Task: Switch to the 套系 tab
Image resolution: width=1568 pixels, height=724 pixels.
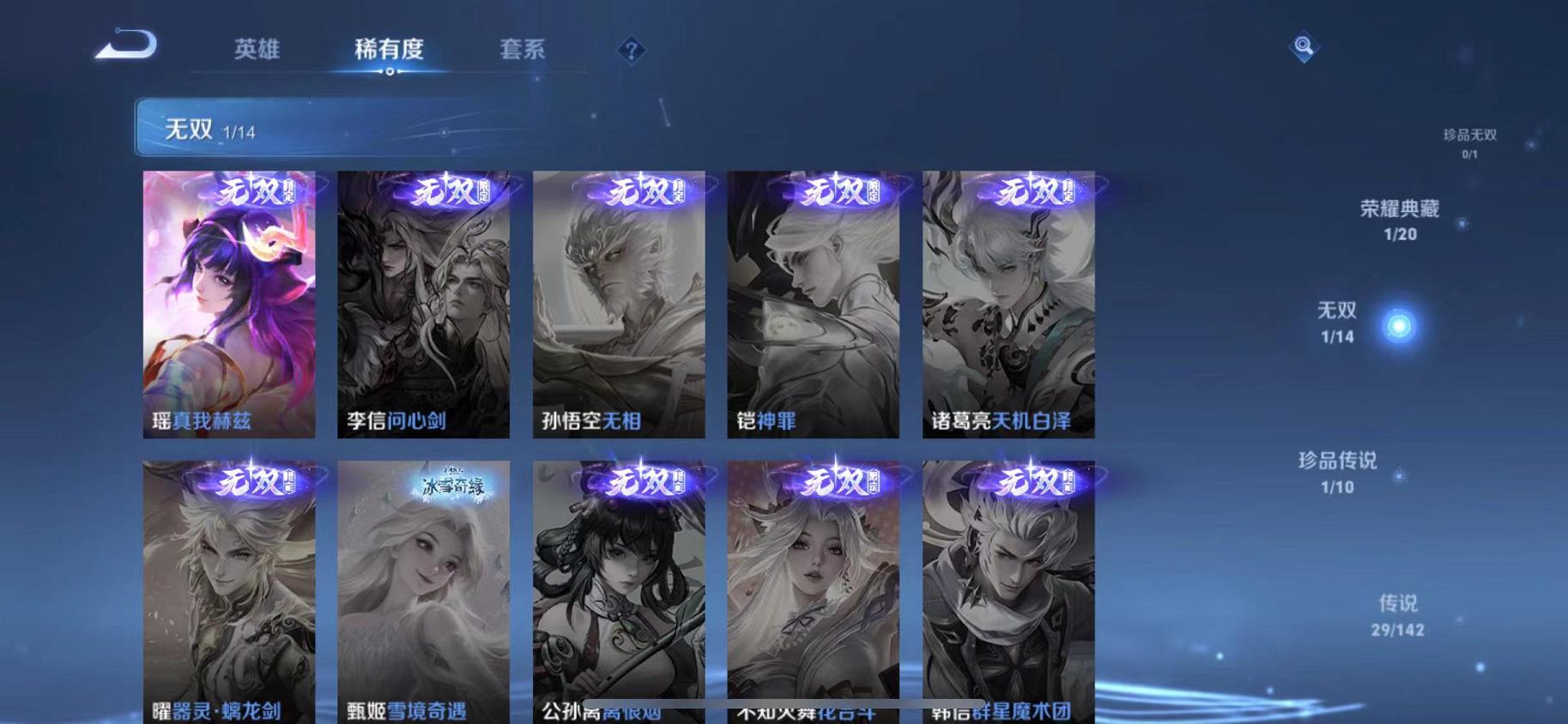Action: (524, 50)
